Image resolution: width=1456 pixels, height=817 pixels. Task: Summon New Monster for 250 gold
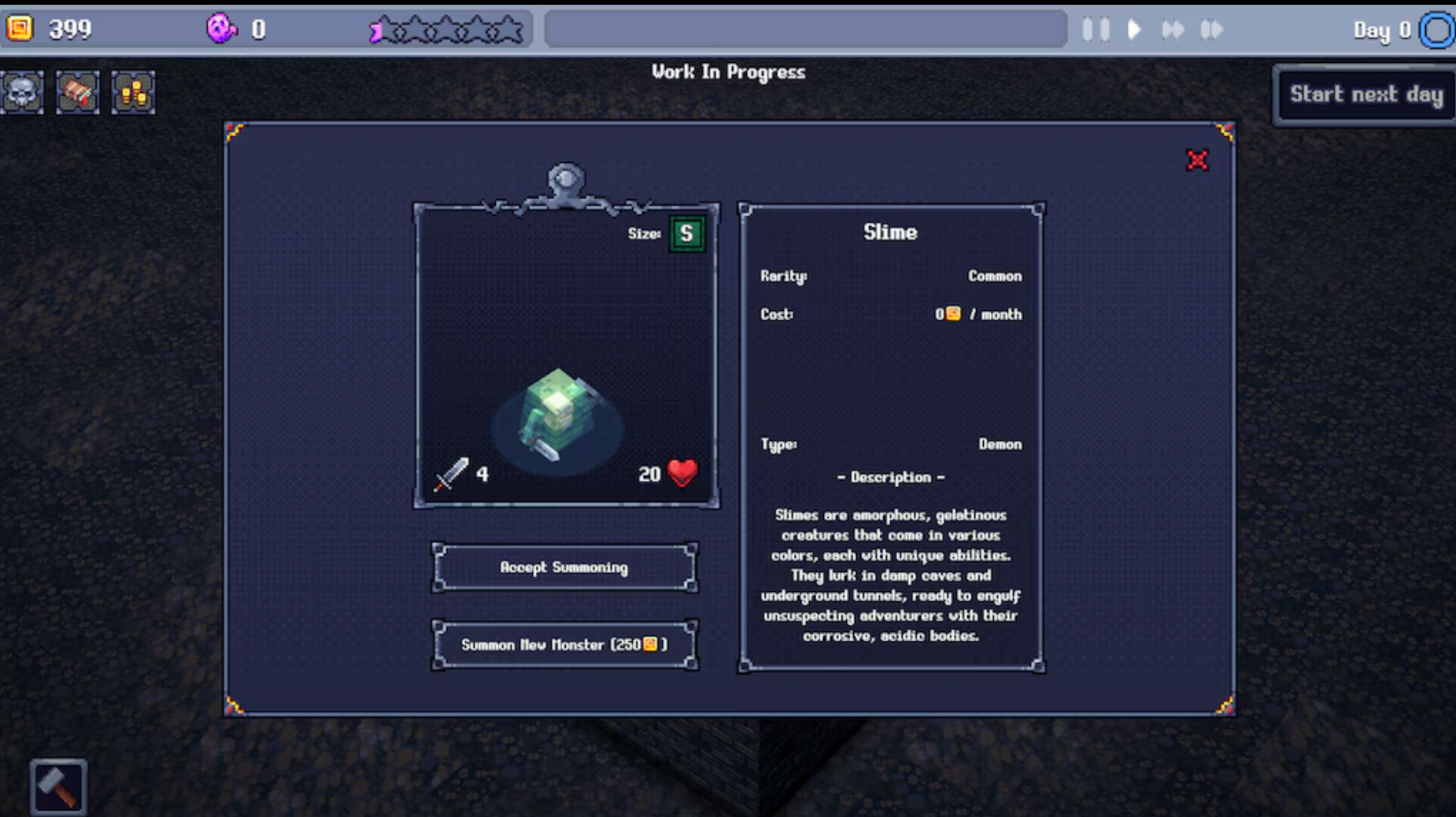pyautogui.click(x=564, y=644)
